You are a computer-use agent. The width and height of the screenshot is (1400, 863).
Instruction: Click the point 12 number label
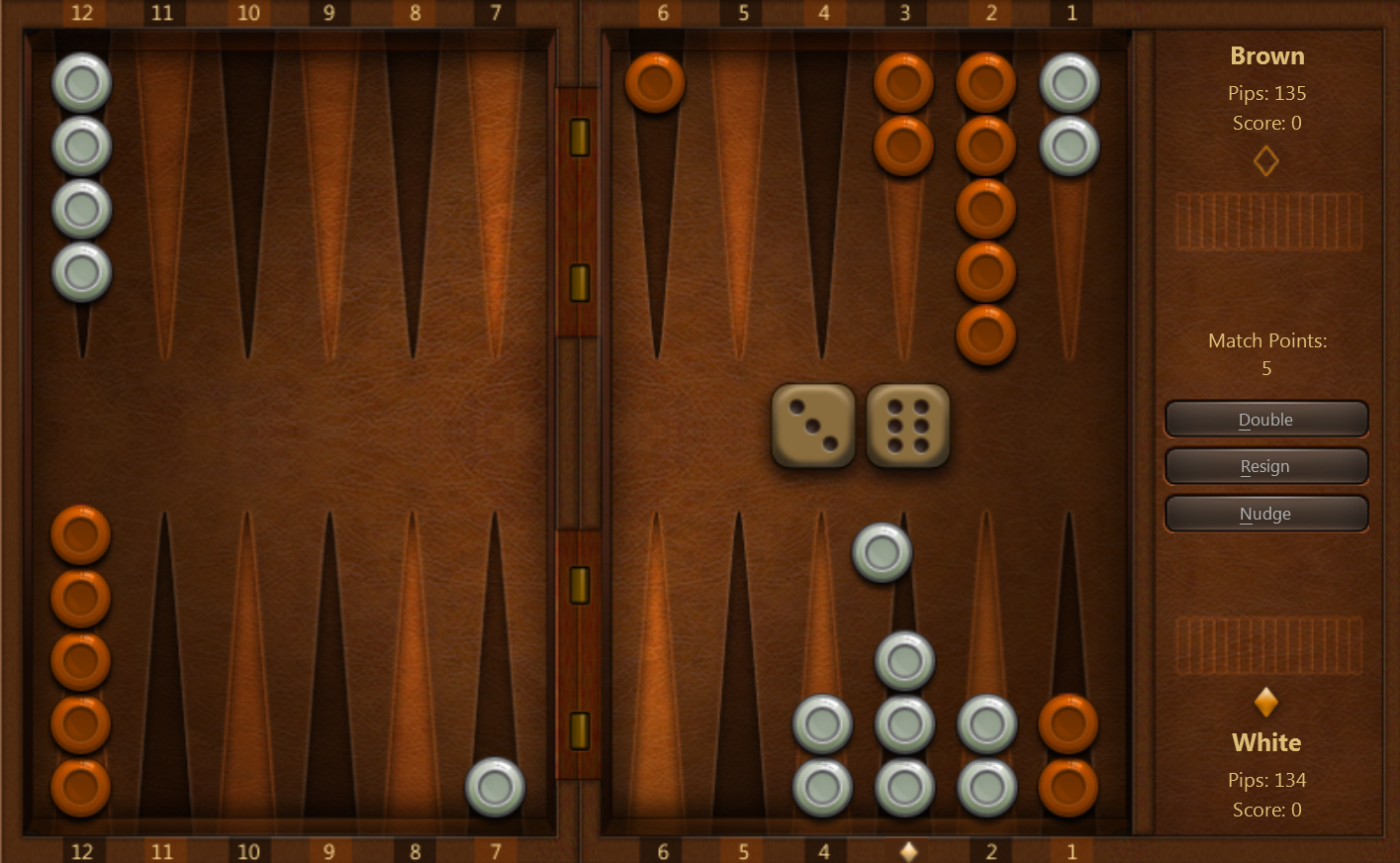coord(82,14)
